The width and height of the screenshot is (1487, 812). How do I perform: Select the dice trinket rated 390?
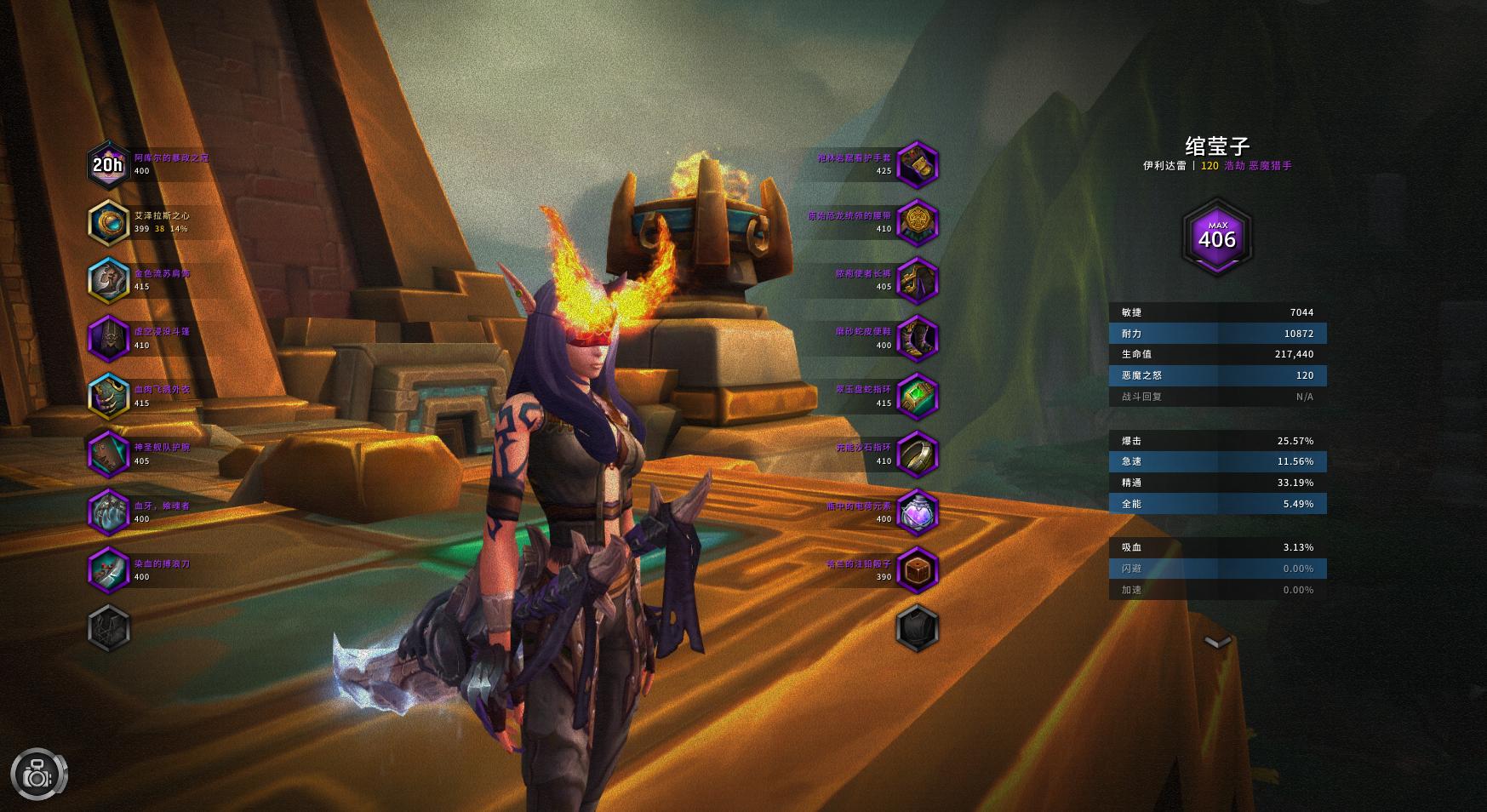point(917,569)
